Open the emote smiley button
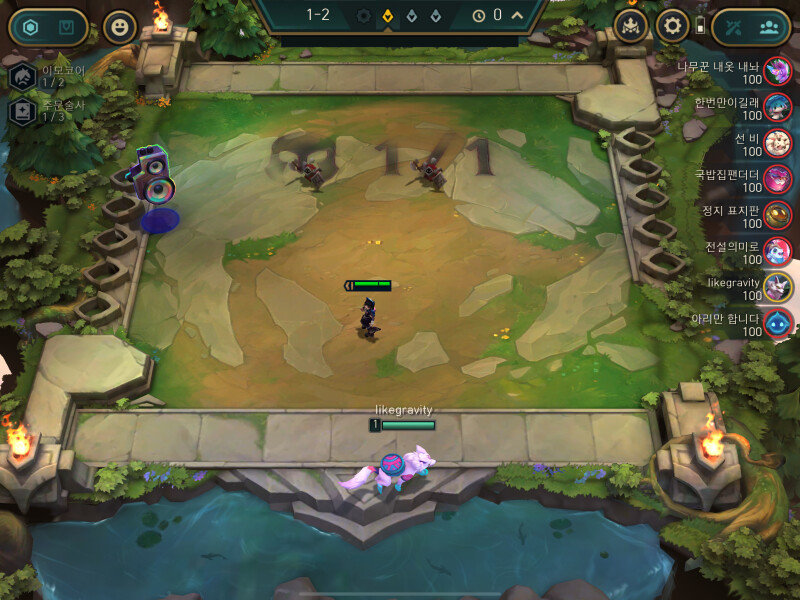Image resolution: width=800 pixels, height=600 pixels. pos(121,27)
